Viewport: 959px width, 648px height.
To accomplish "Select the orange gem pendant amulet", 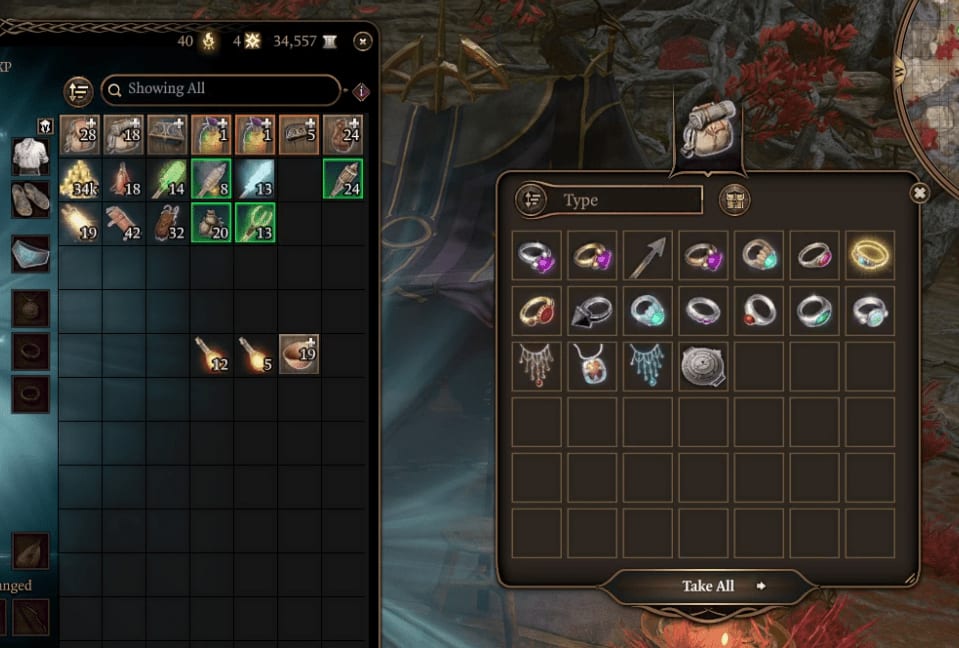I will [x=592, y=366].
